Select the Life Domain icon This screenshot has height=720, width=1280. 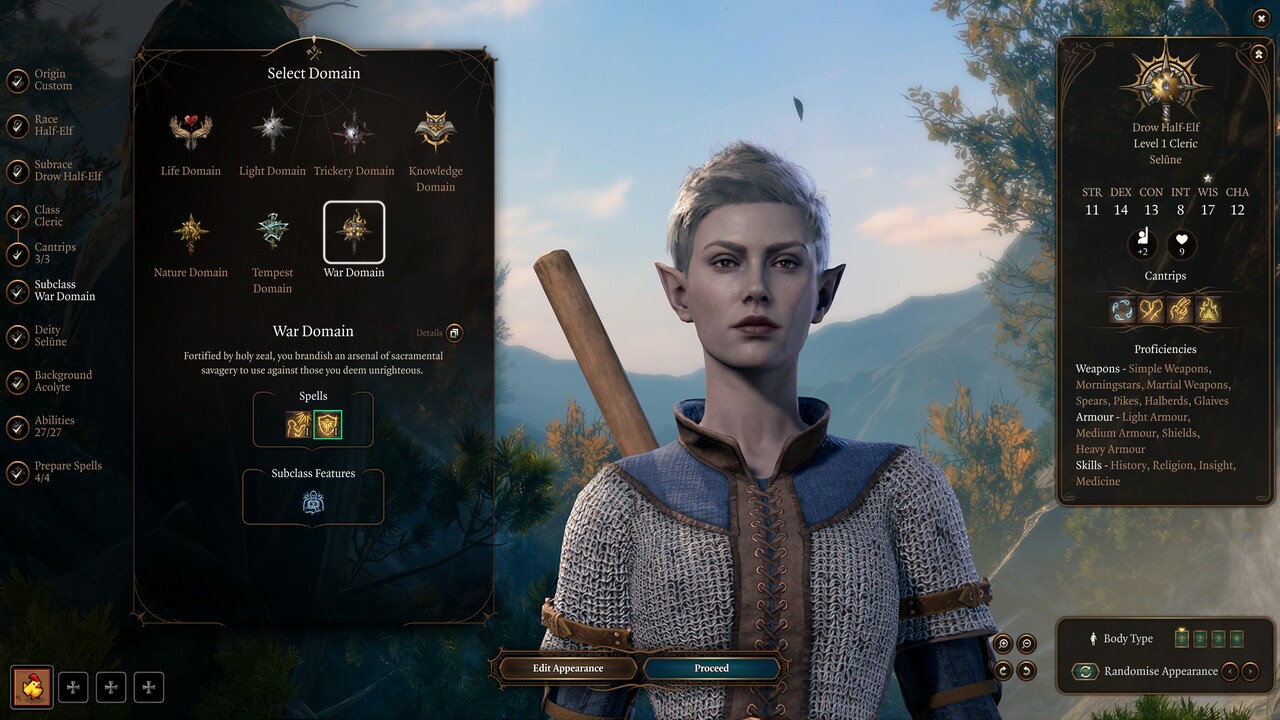click(190, 130)
